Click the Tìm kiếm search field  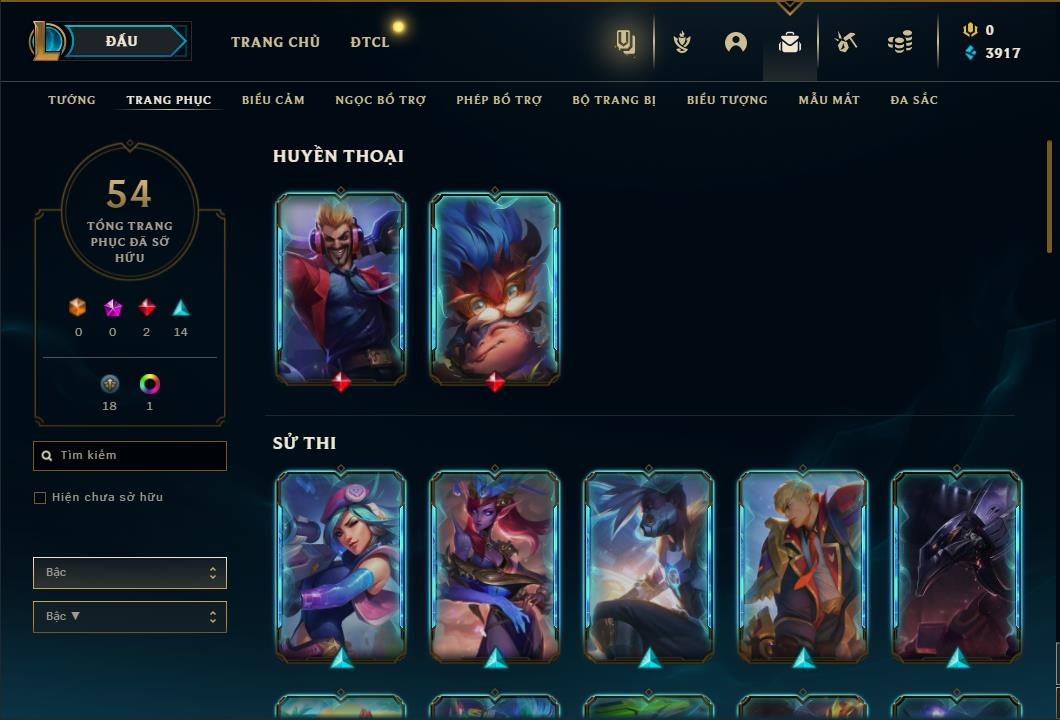point(130,456)
